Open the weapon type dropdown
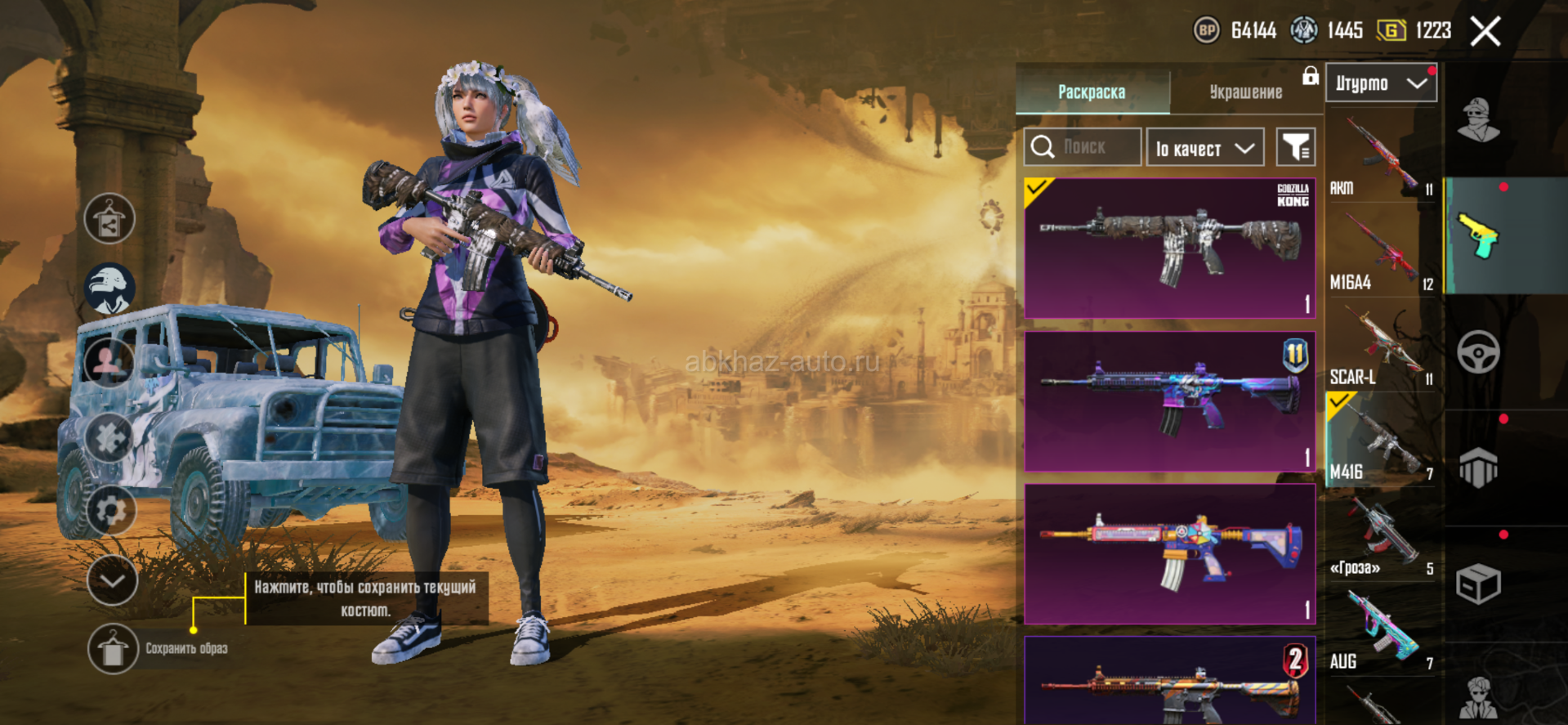This screenshot has height=725, width=1568. 1381,83
